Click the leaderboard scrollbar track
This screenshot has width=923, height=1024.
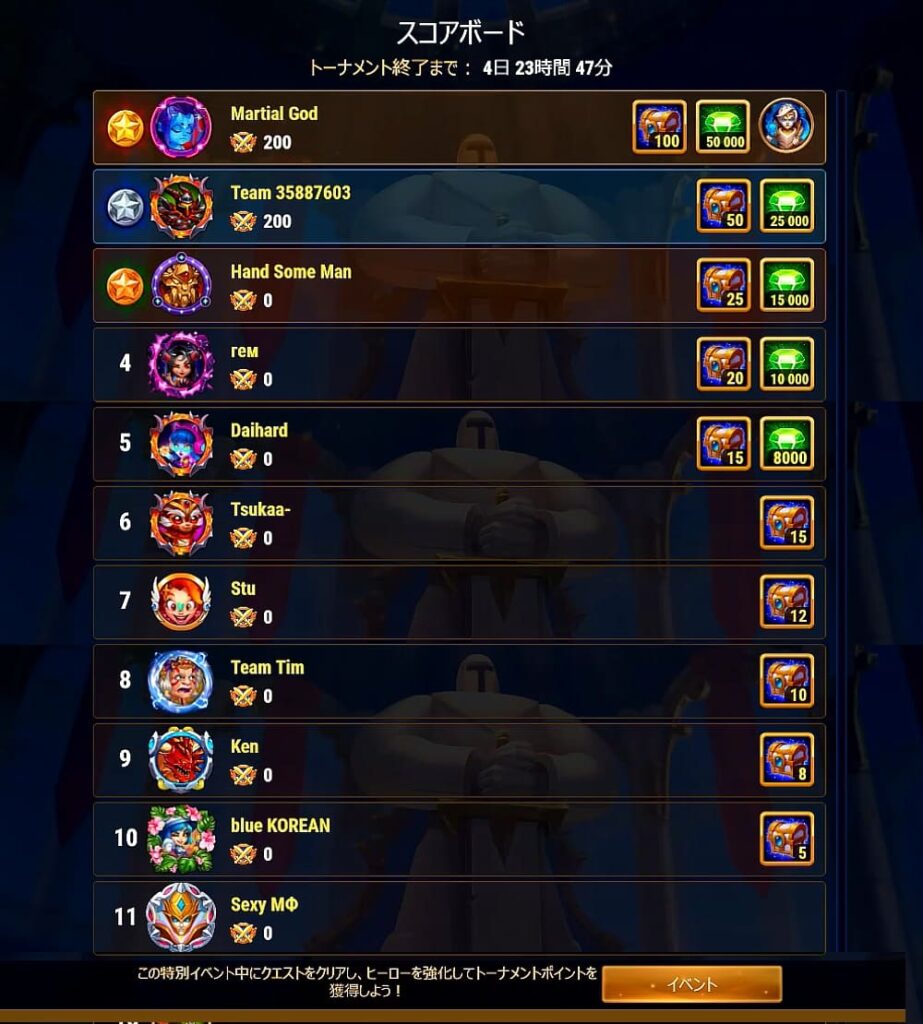coord(841,520)
